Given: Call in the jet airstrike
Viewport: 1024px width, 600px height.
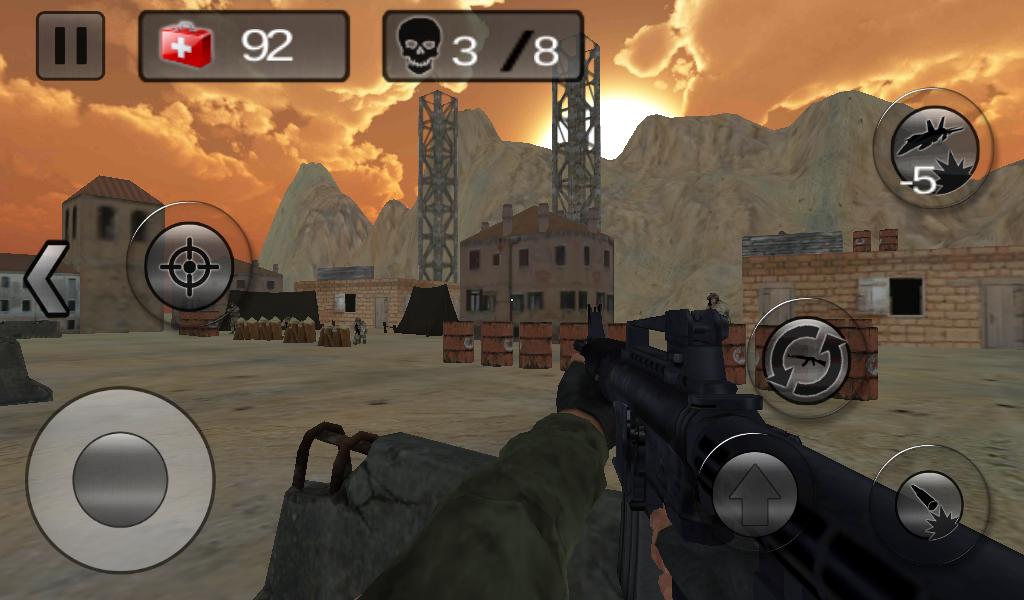Looking at the screenshot, I should pos(932,148).
